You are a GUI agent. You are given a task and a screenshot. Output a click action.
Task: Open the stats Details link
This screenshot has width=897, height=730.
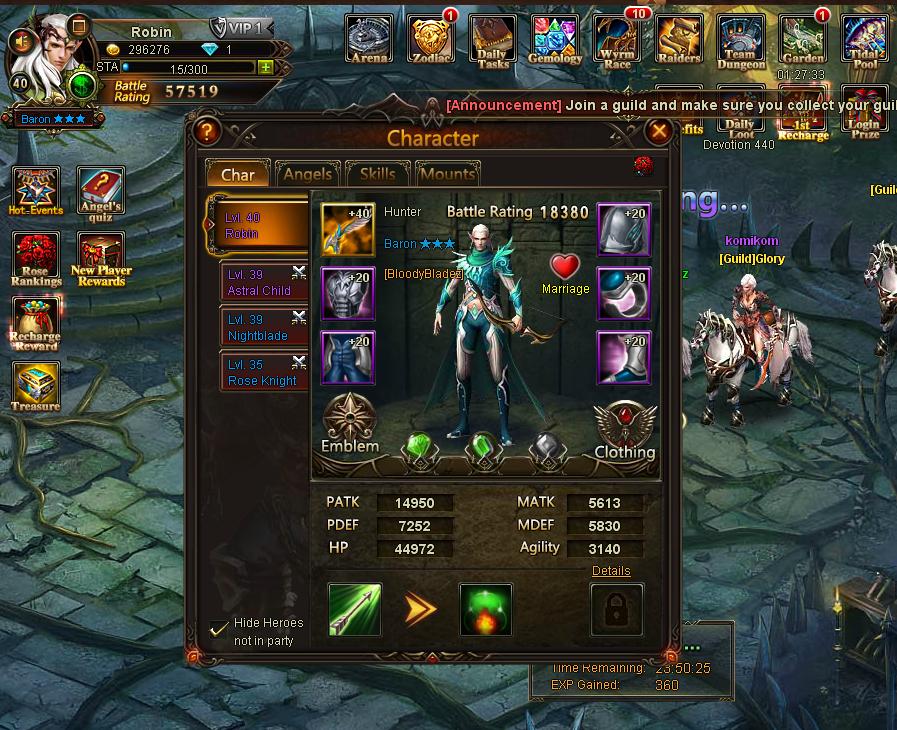click(x=611, y=571)
